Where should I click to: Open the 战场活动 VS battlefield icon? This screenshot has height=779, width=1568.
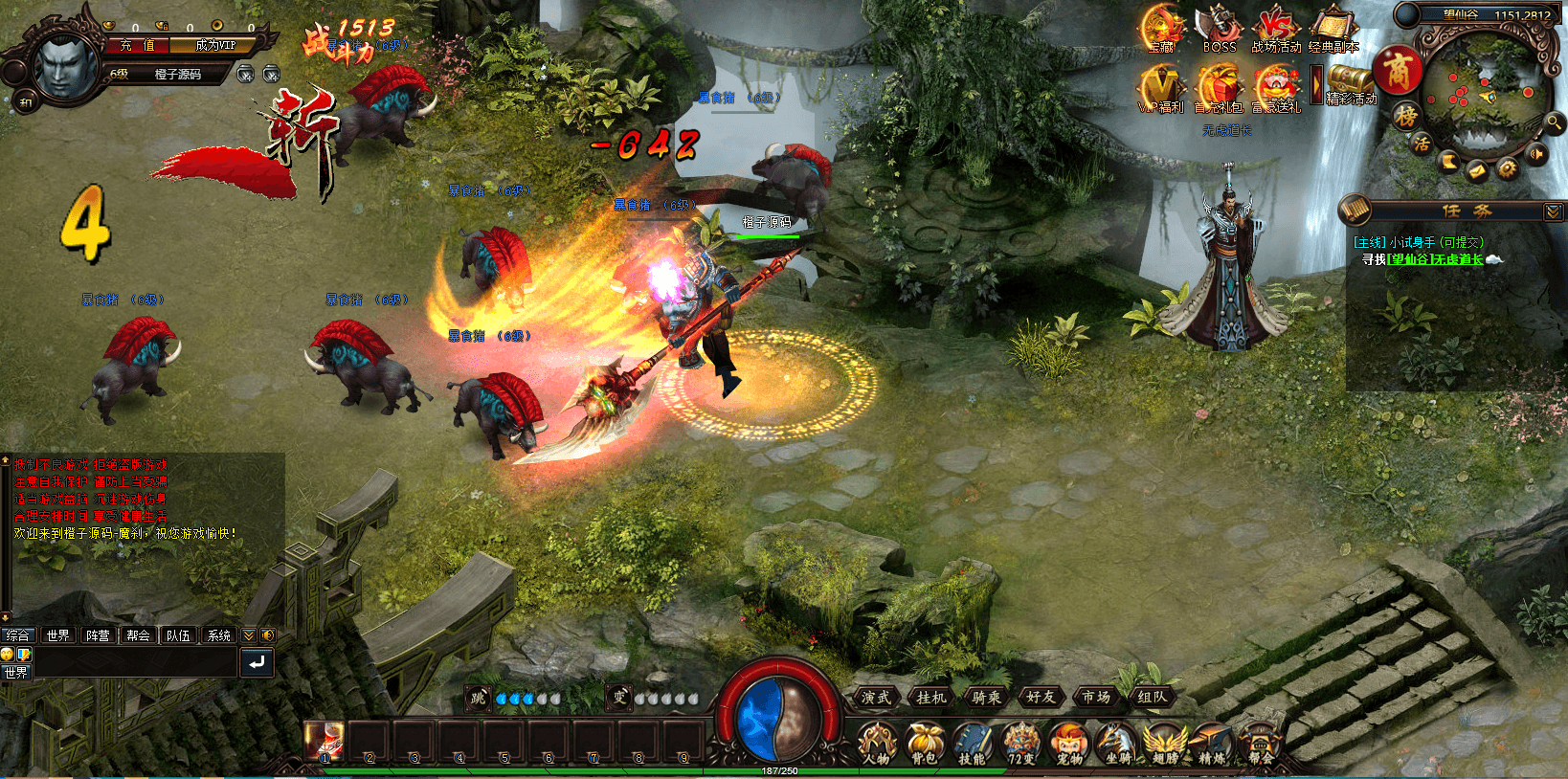point(1276,28)
